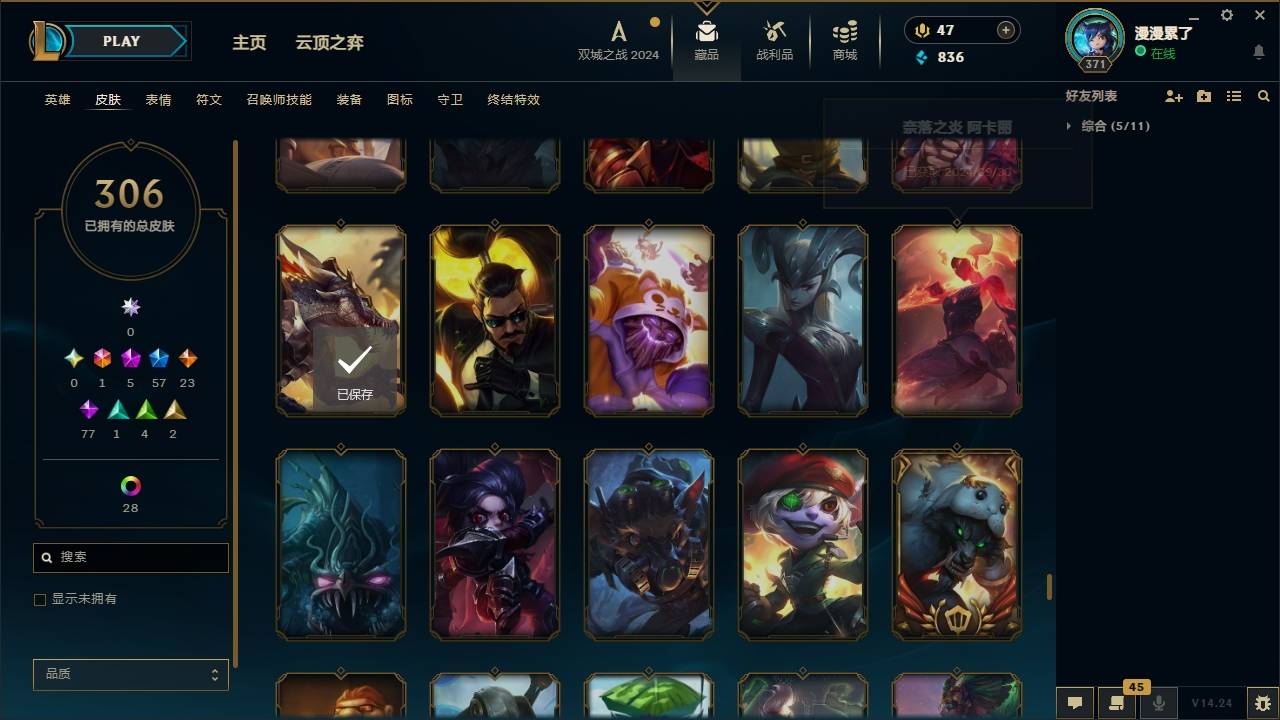The image size is (1280, 720).
Task: Mute the microphone icon
Action: (1160, 703)
